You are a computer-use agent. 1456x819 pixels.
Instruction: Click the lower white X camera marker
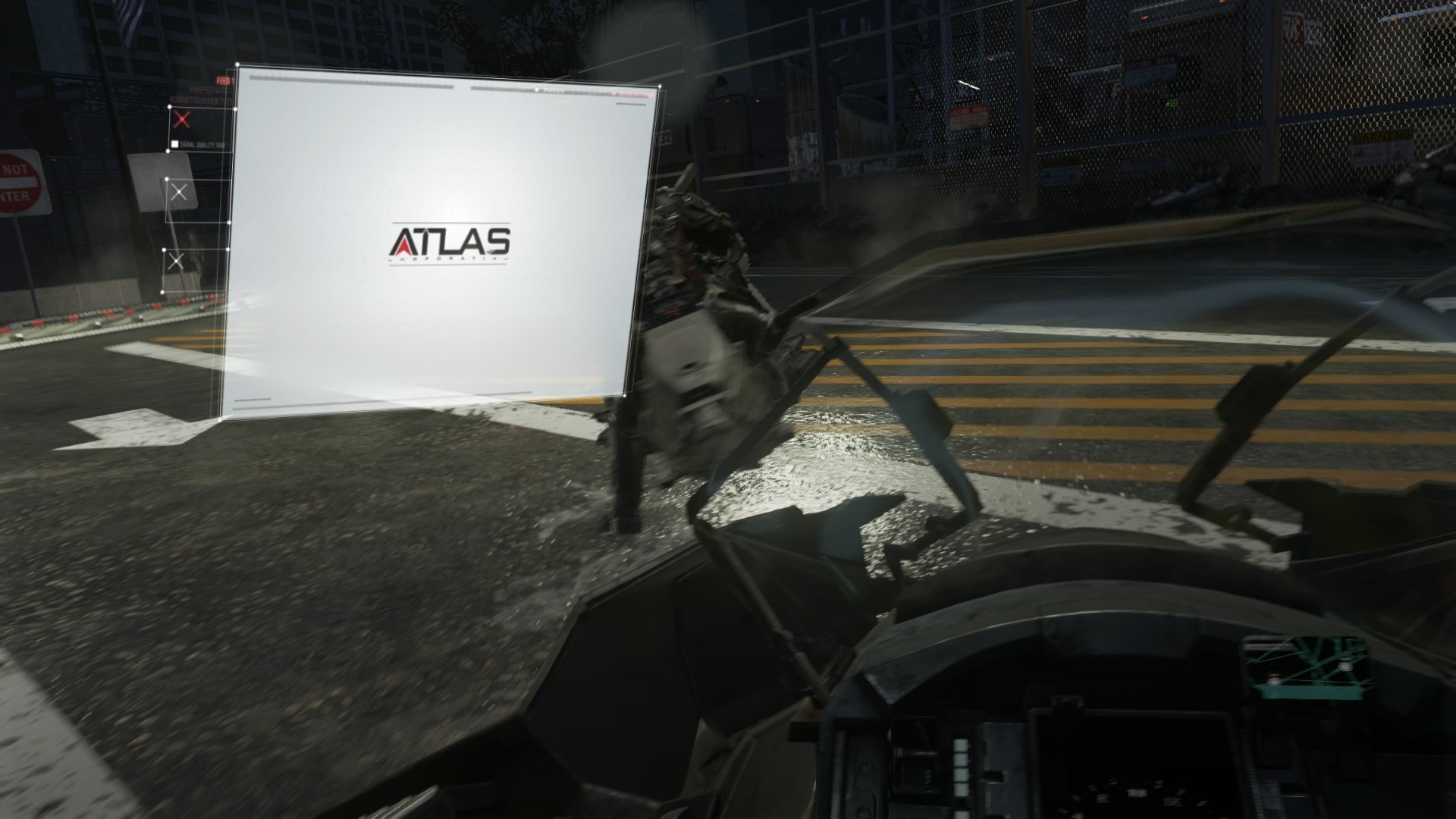click(x=177, y=259)
